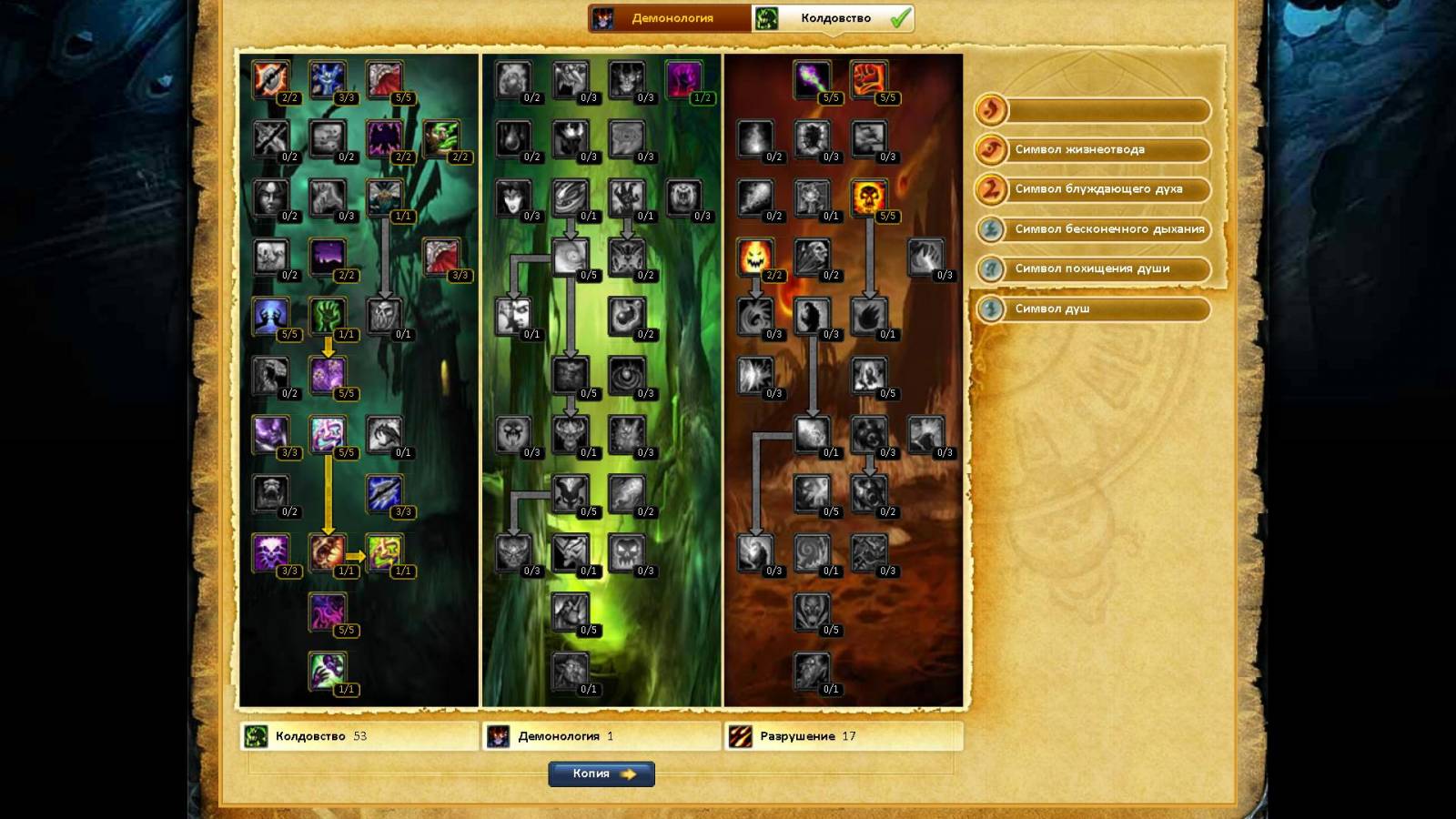Select the Колдовство spec tab

833,18
